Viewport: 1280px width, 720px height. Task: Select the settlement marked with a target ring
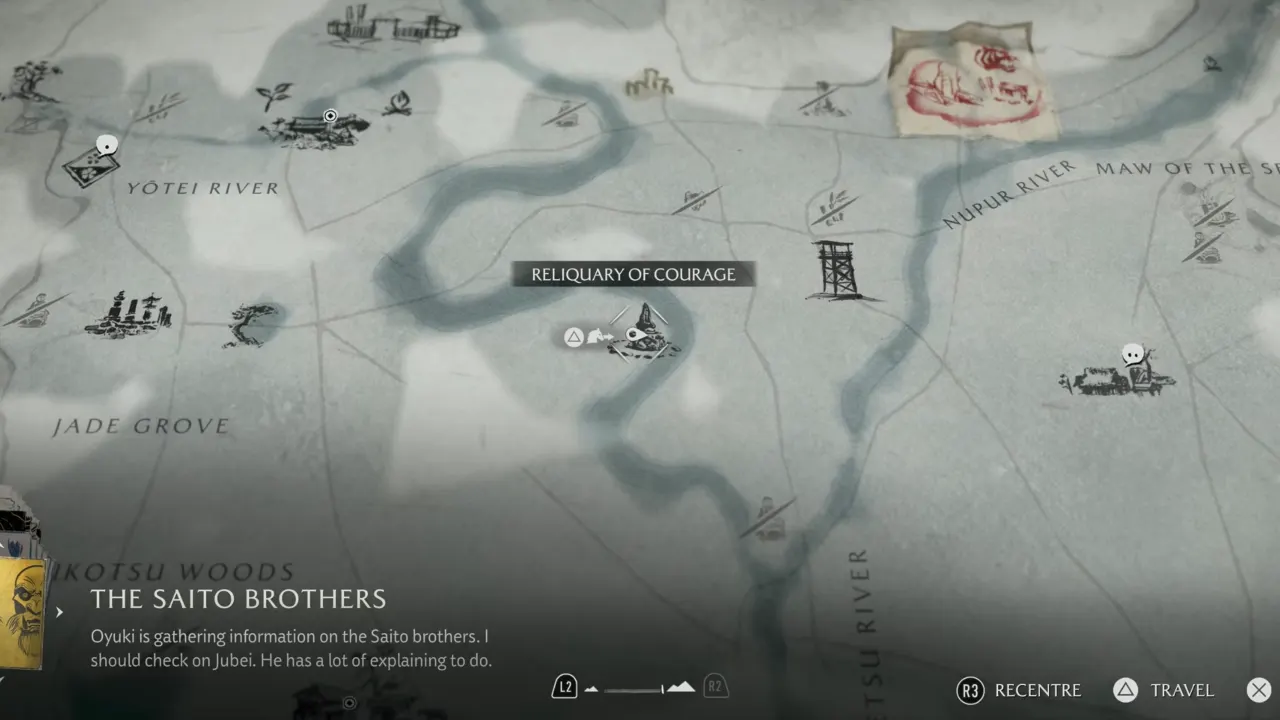coord(312,128)
